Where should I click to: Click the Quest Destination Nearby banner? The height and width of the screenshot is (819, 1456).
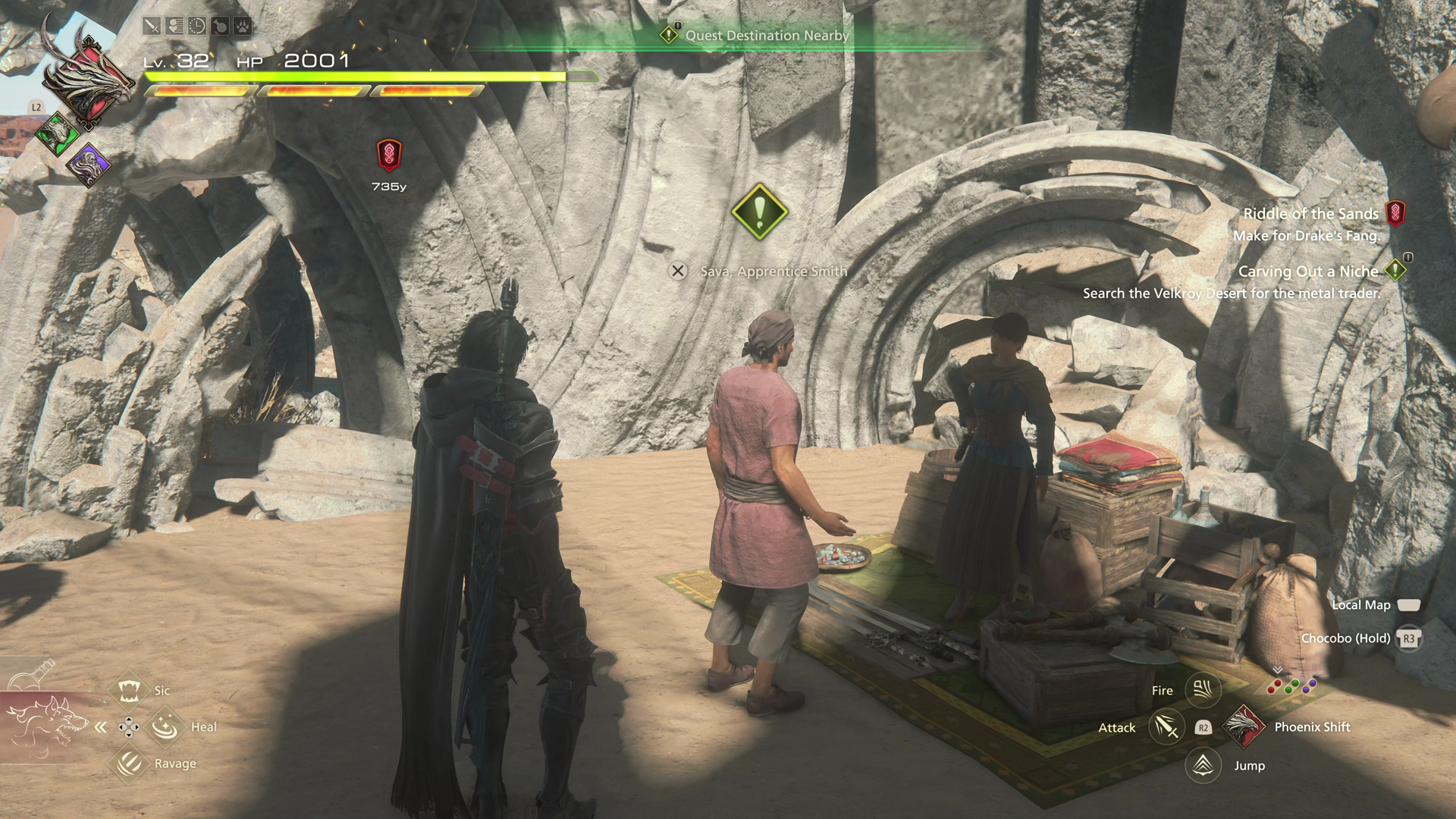point(758,35)
